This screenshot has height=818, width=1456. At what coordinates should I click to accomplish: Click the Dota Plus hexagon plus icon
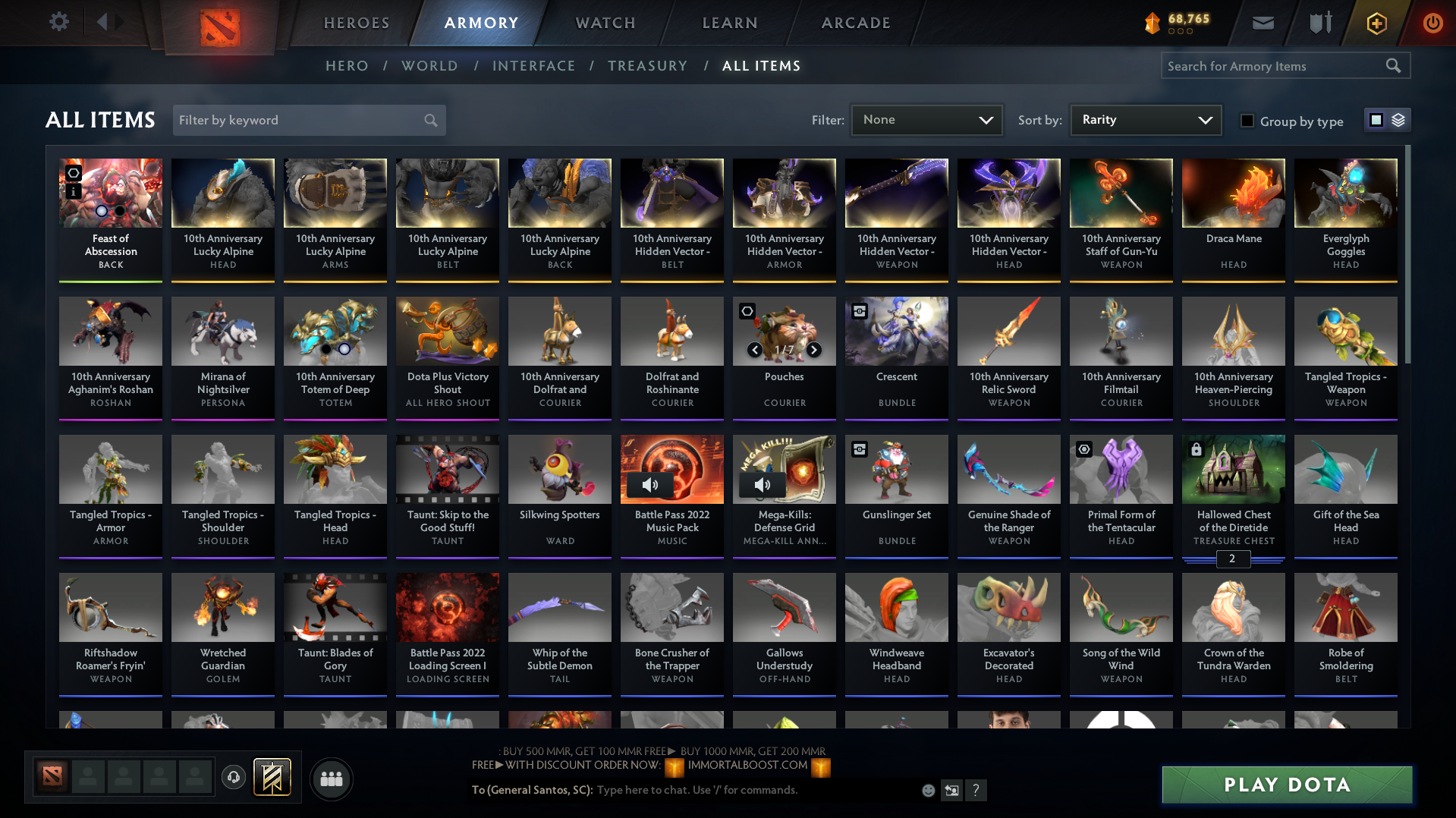(1376, 23)
